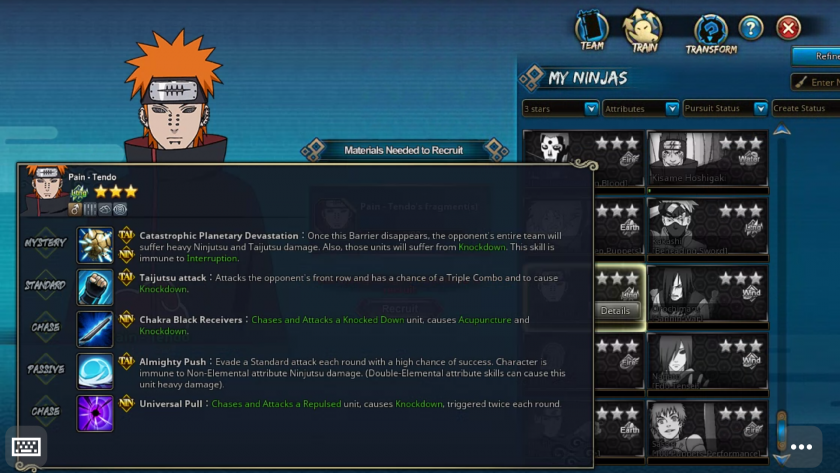
Task: Click the Details button on highlighted ninja
Action: 615,310
